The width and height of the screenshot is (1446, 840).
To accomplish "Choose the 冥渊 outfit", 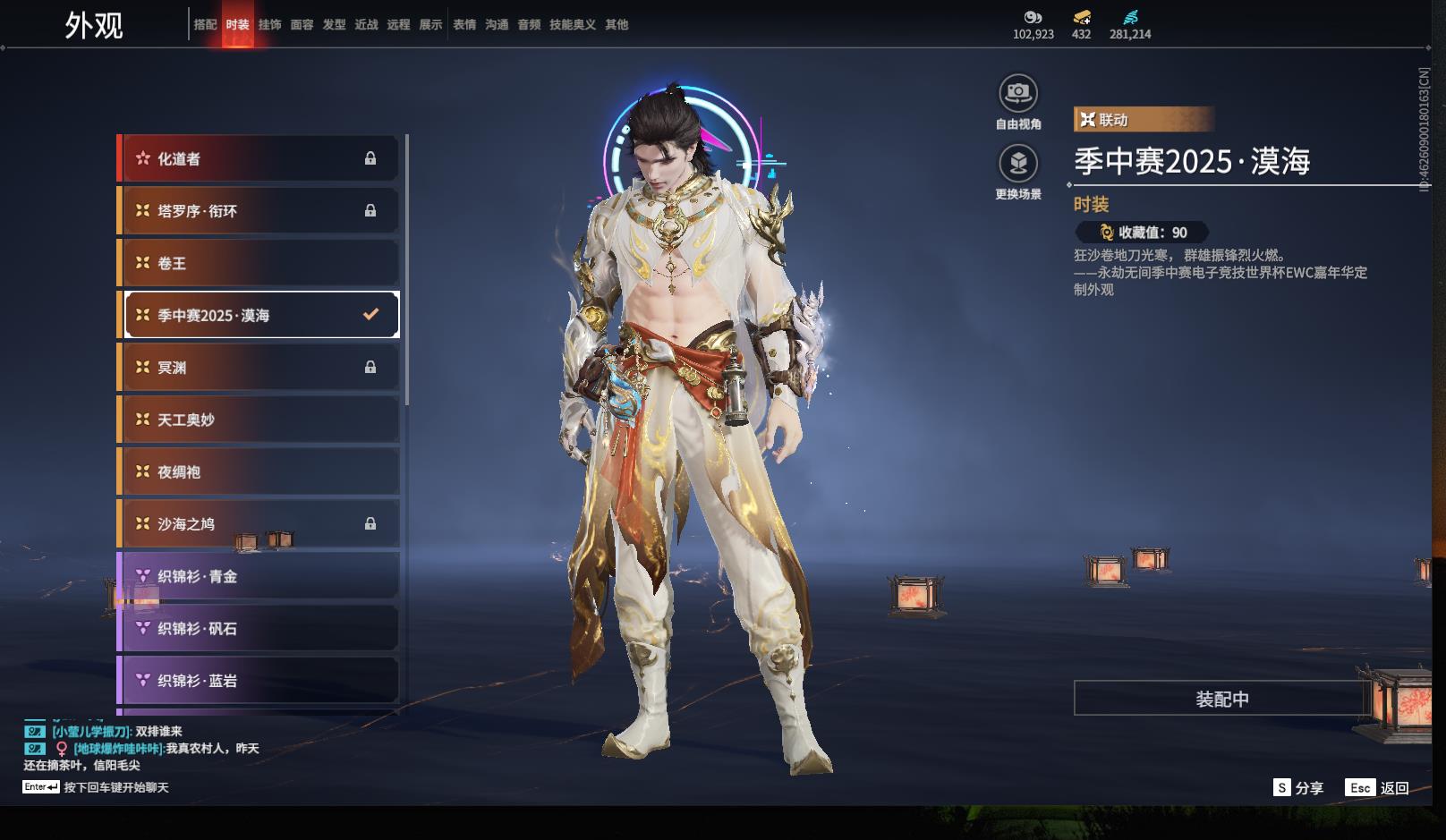I will tap(259, 368).
